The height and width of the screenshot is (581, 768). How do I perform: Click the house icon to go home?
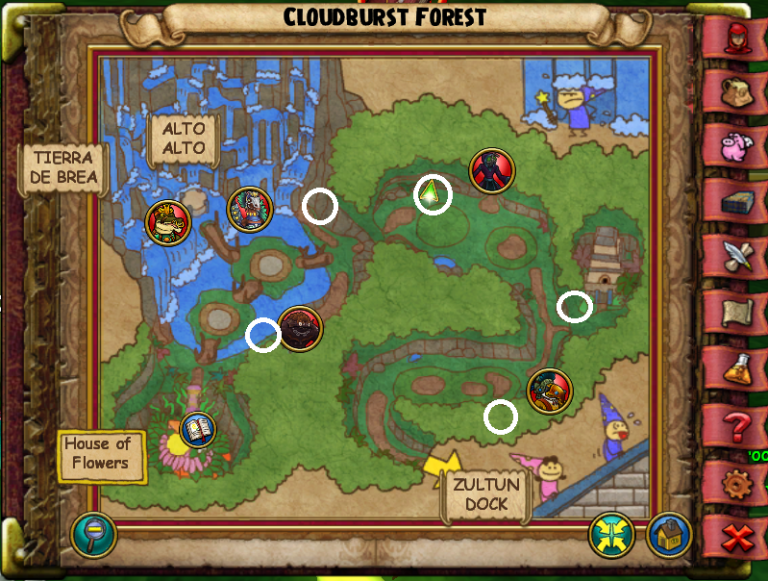click(x=668, y=535)
